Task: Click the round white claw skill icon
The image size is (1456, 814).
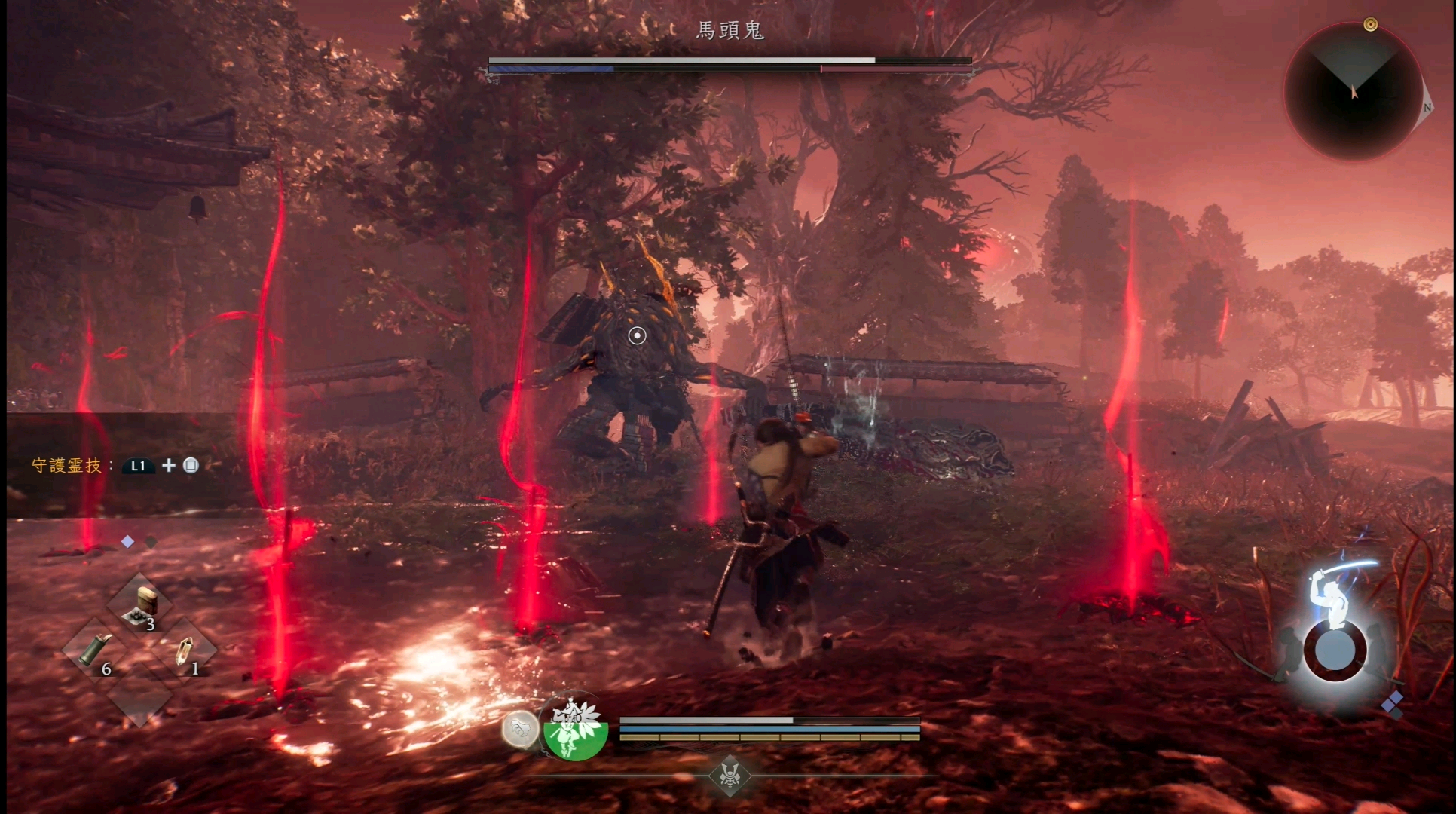Action: coord(520,729)
